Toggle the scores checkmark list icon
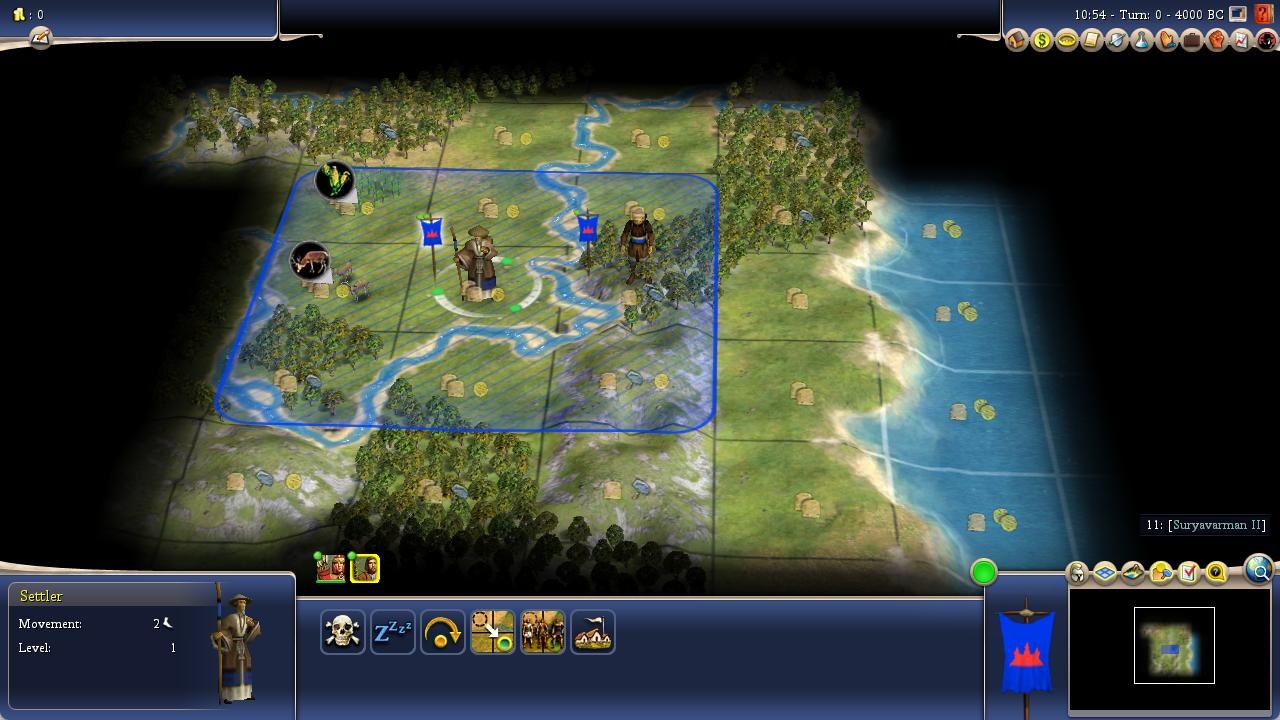This screenshot has width=1280, height=720. tap(1189, 573)
